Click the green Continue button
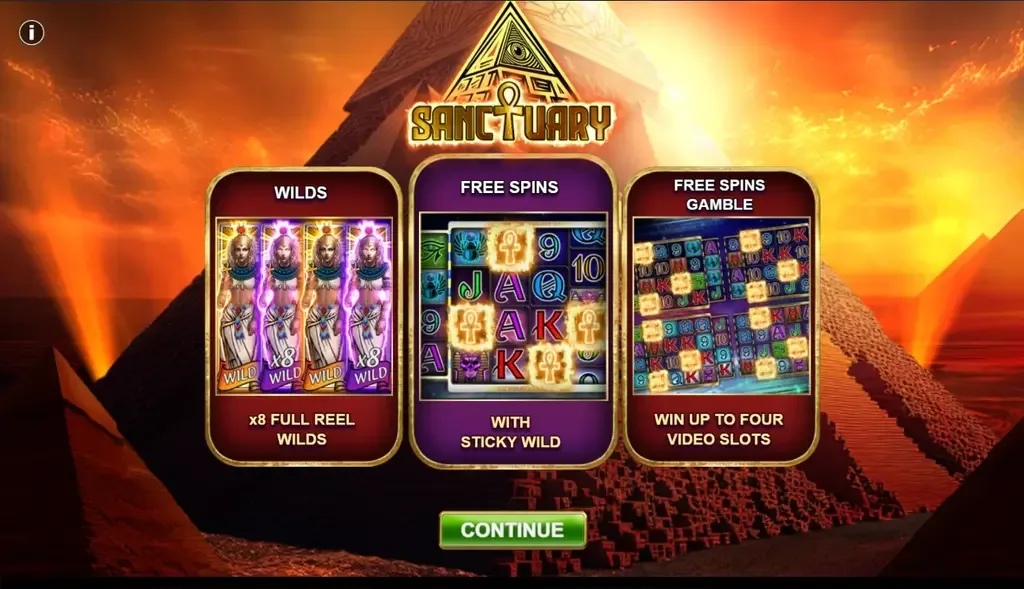This screenshot has height=589, width=1024. (512, 530)
